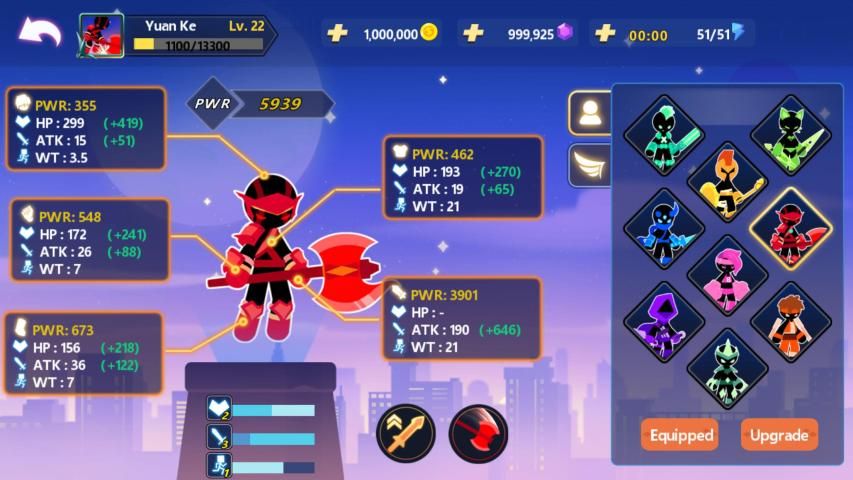Image resolution: width=853 pixels, height=480 pixels.
Task: Select the green spiky stickman
Action: tap(728, 368)
